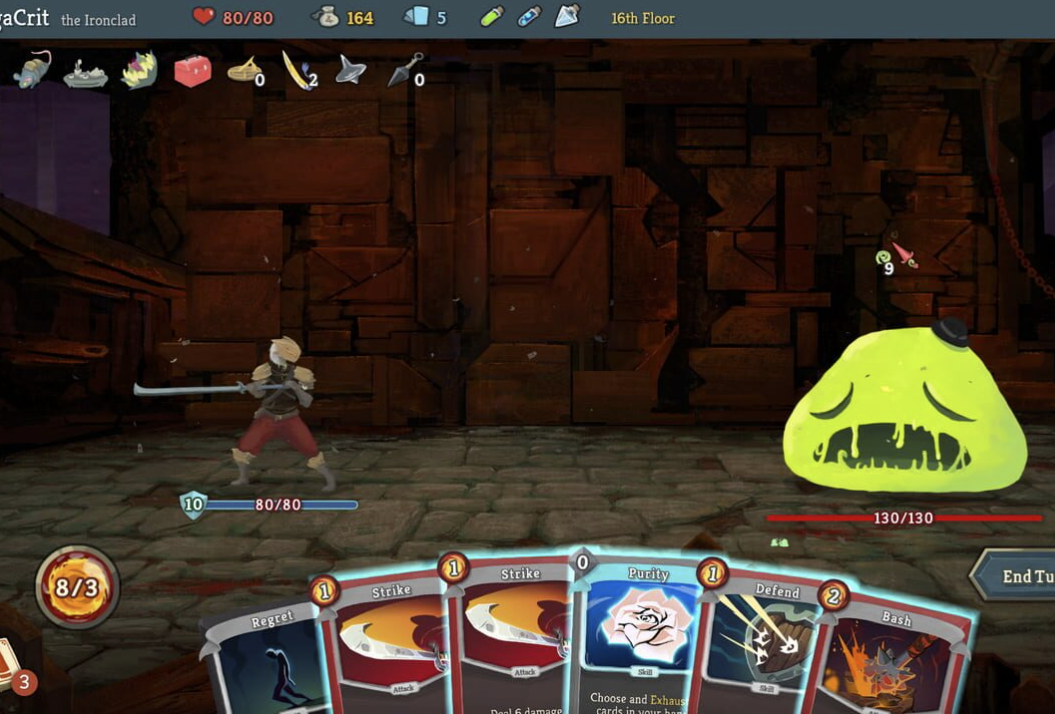Inspect the spinning top relic
Viewport: 1055px width, 714px height.
(350, 70)
